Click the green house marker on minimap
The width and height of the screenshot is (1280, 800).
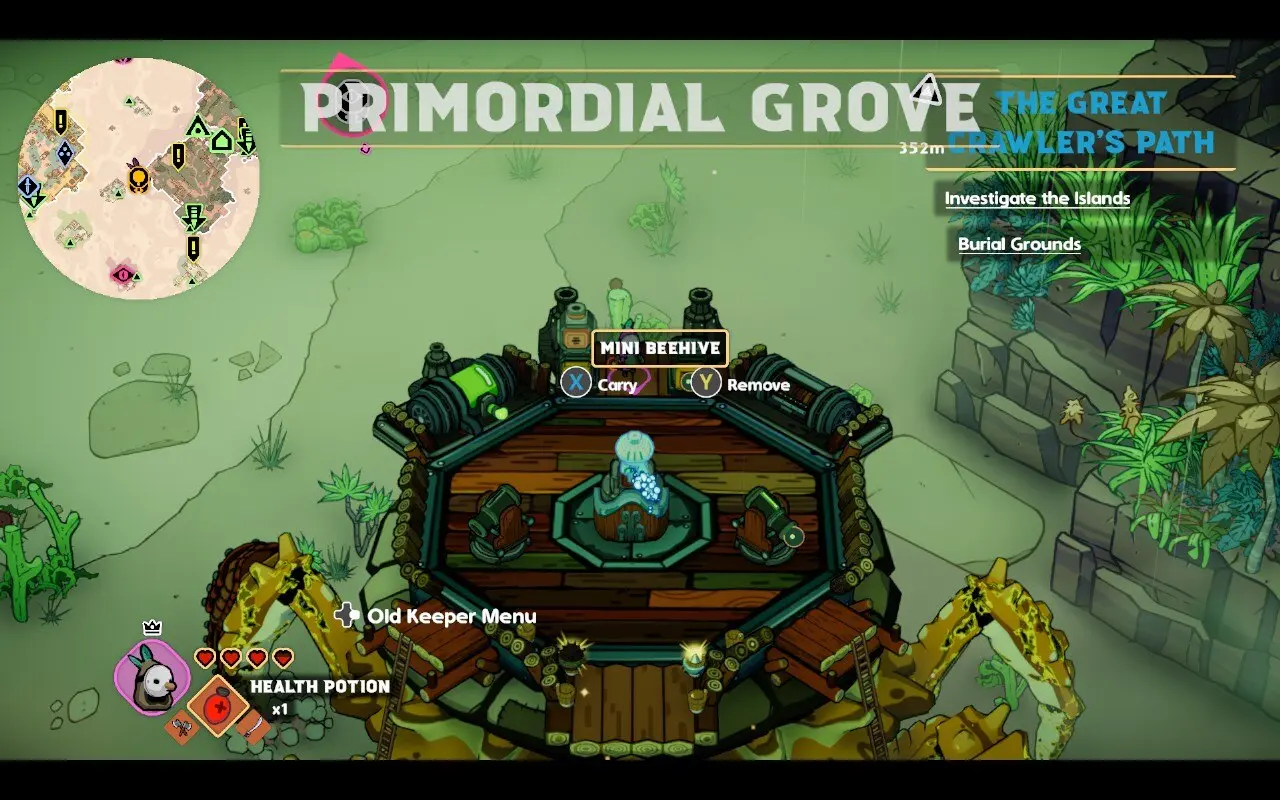pos(221,140)
